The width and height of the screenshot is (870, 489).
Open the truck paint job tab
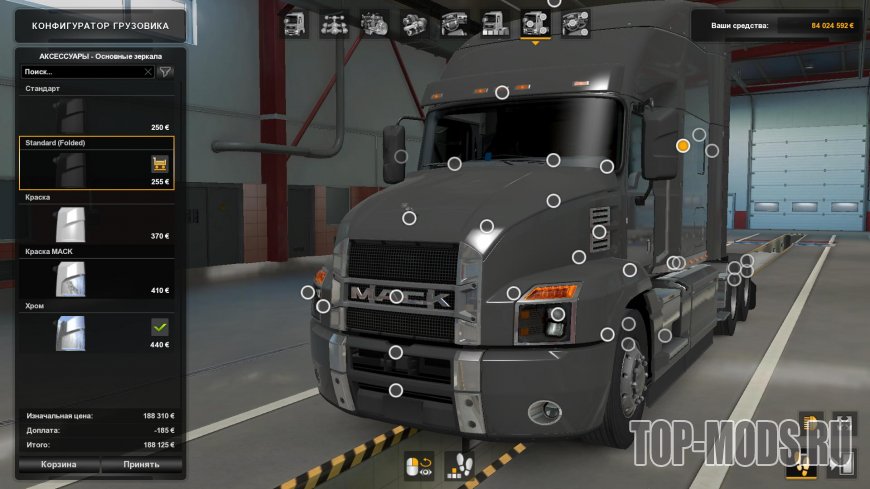tap(494, 23)
